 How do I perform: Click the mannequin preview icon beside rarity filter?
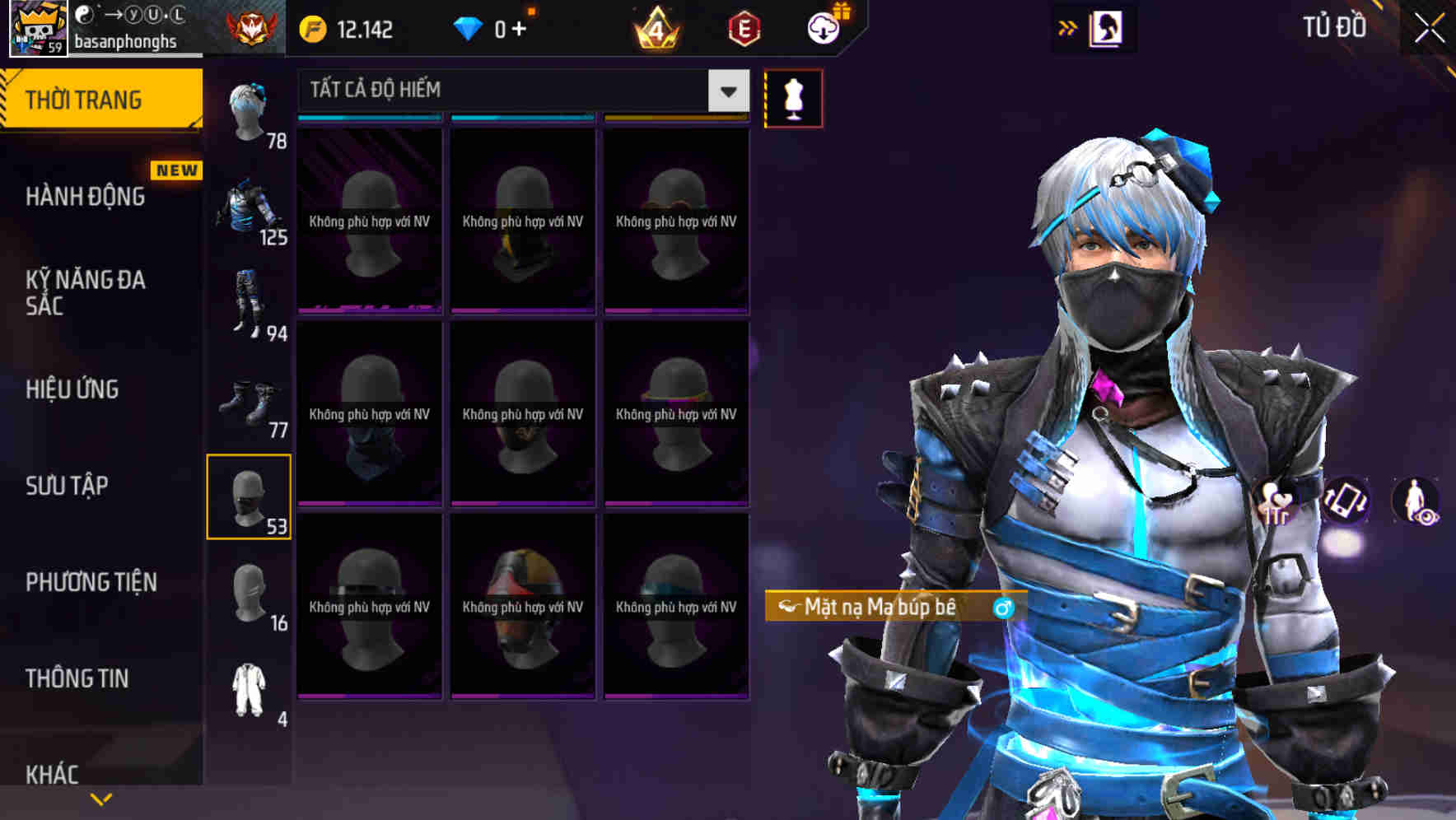793,97
